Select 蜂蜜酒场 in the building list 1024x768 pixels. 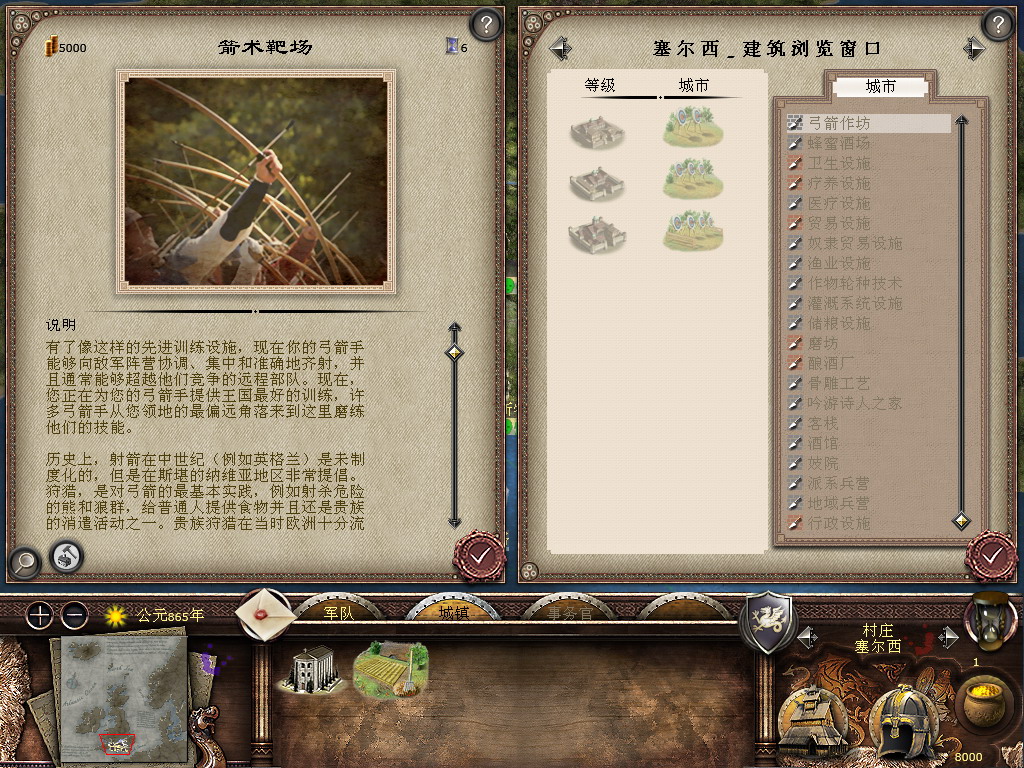pyautogui.click(x=838, y=143)
